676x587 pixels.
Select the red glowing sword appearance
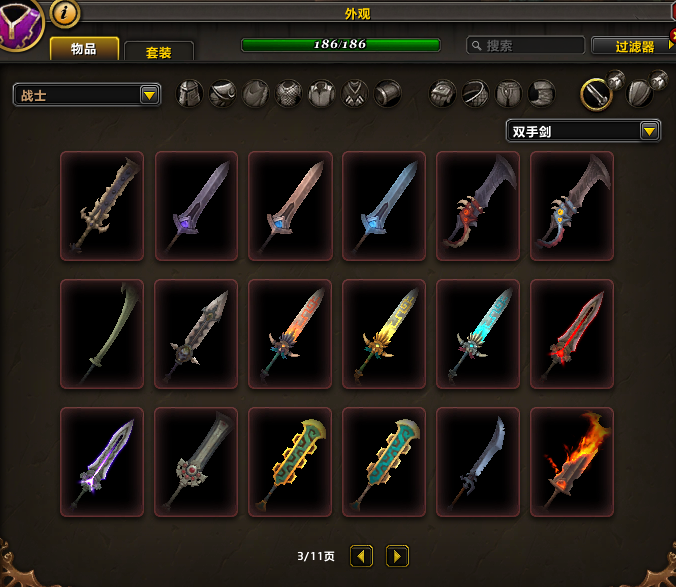571,333
